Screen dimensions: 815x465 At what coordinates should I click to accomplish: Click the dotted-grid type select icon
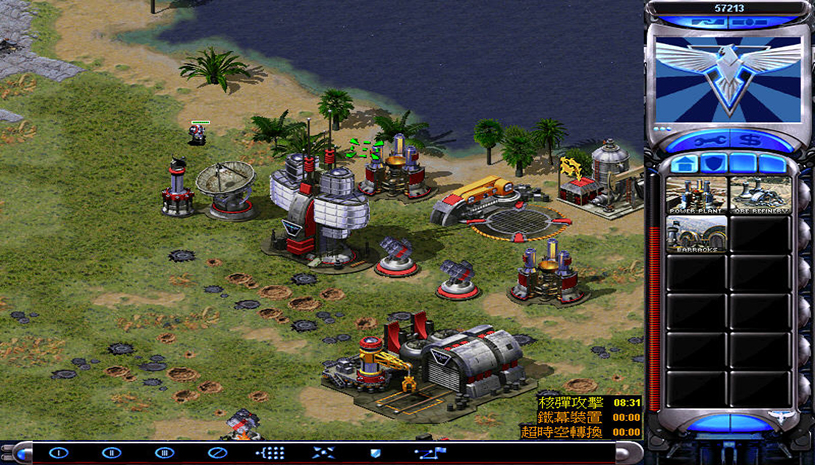(x=271, y=453)
